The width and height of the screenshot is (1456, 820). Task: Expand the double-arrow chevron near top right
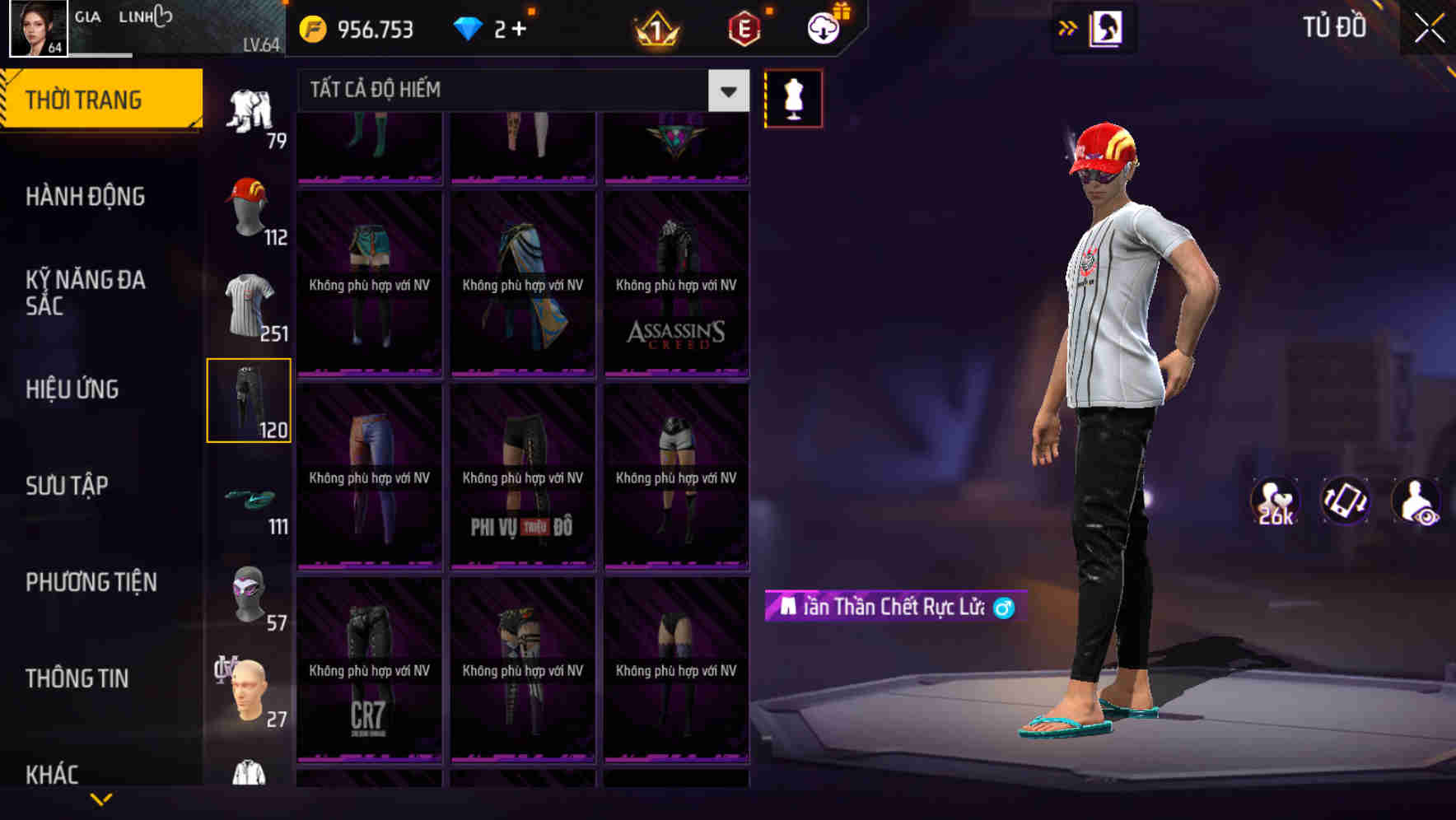pyautogui.click(x=1067, y=26)
